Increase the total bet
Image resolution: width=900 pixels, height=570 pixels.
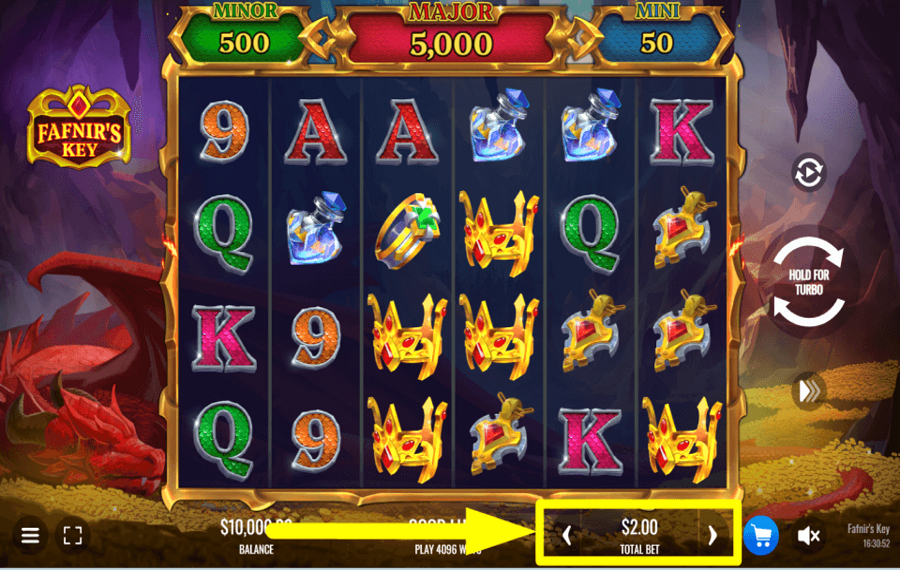click(712, 535)
